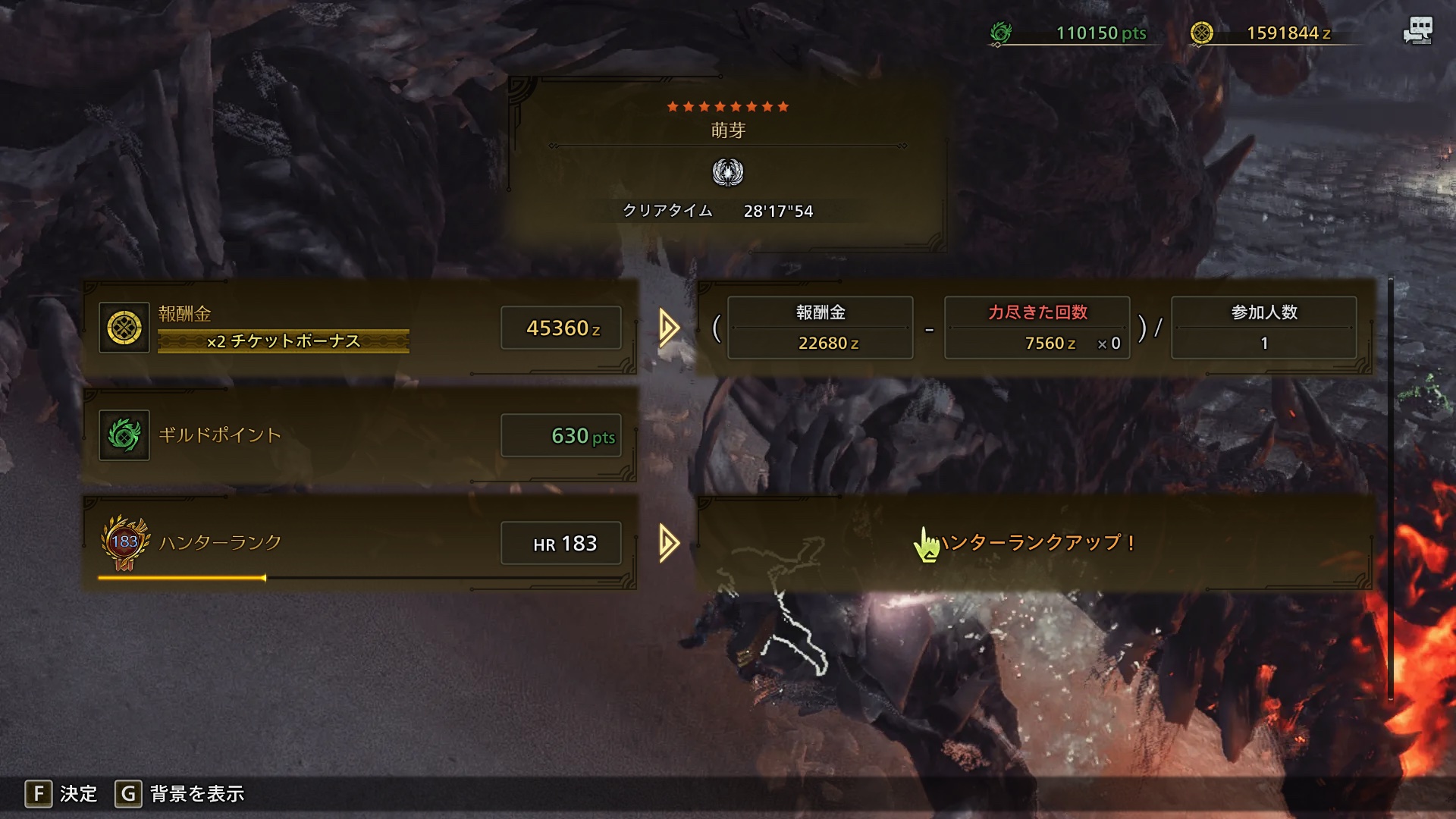Open the chat window icon
The width and height of the screenshot is (1456, 819).
1417,30
